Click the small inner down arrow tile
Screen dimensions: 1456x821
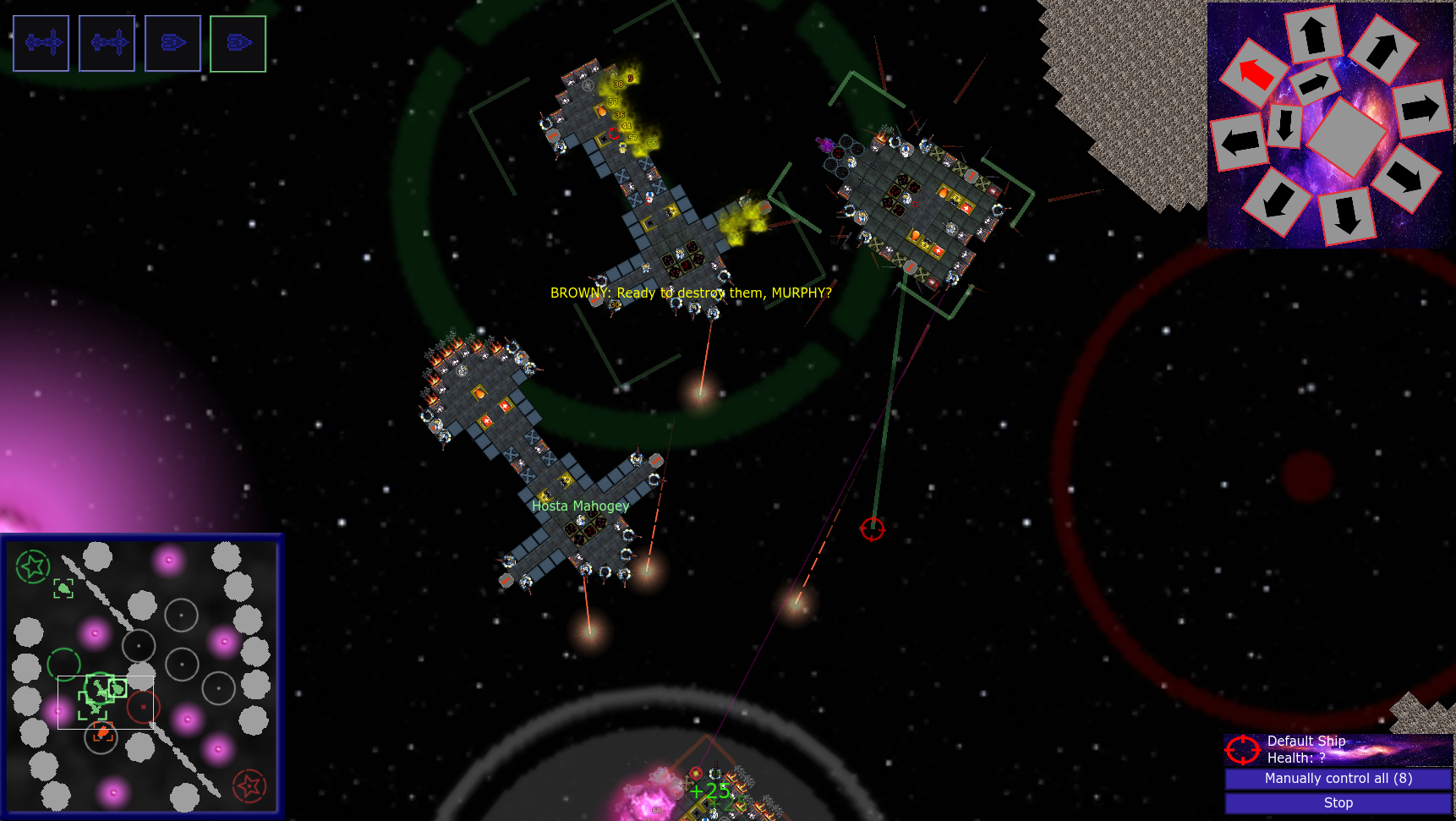point(1284,125)
